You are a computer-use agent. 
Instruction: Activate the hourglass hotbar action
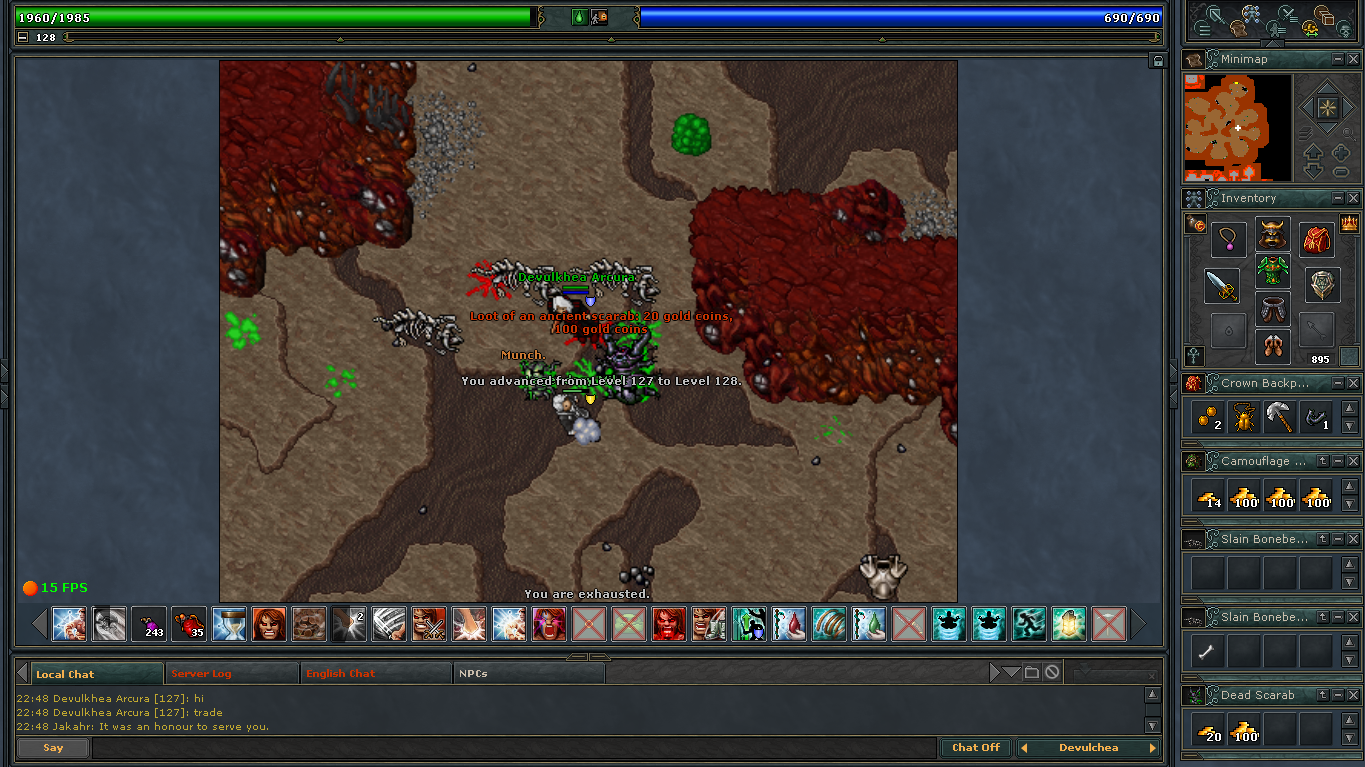click(229, 624)
